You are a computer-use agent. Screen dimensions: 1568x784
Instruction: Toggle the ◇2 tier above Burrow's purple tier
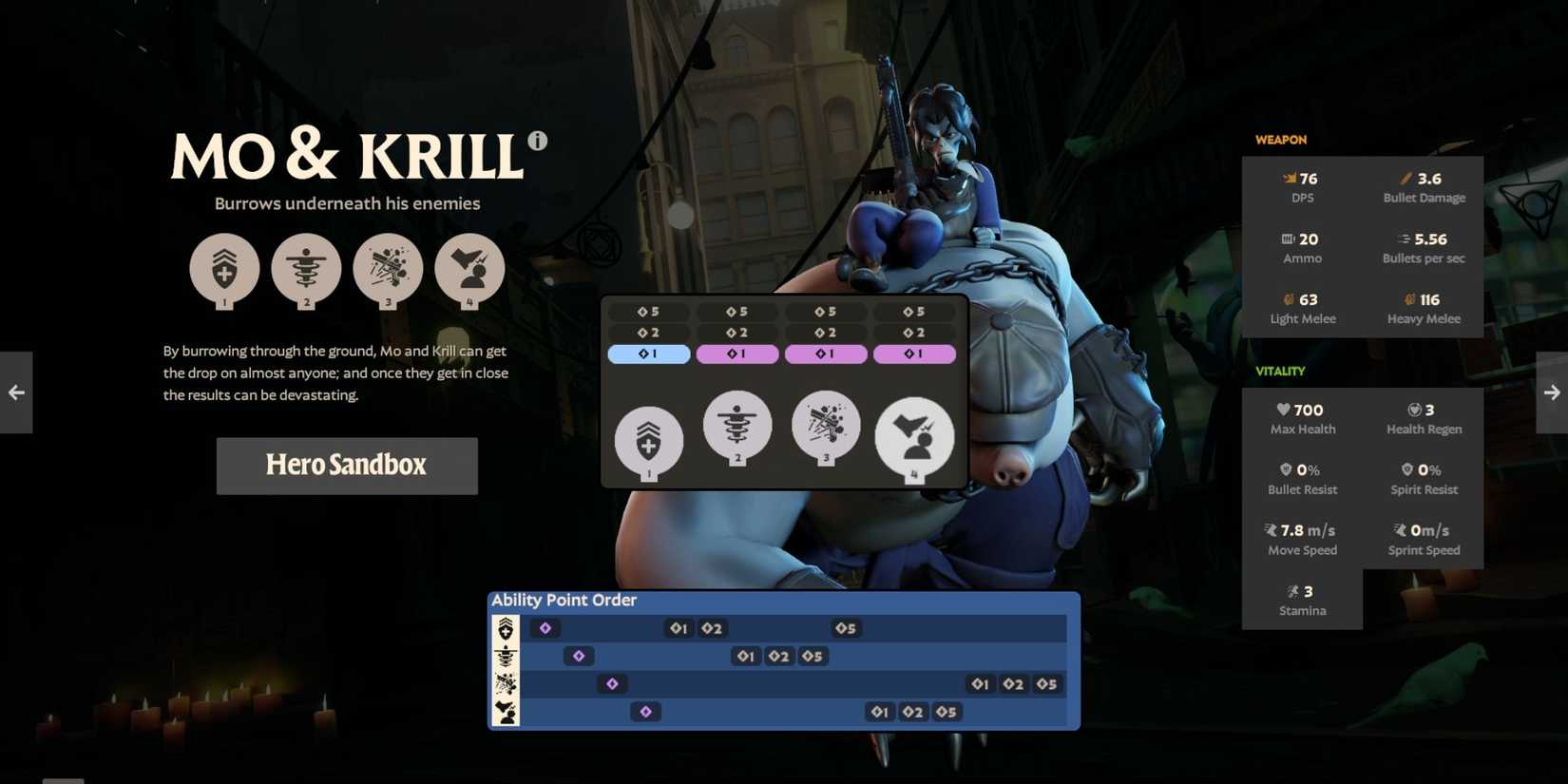coord(737,333)
